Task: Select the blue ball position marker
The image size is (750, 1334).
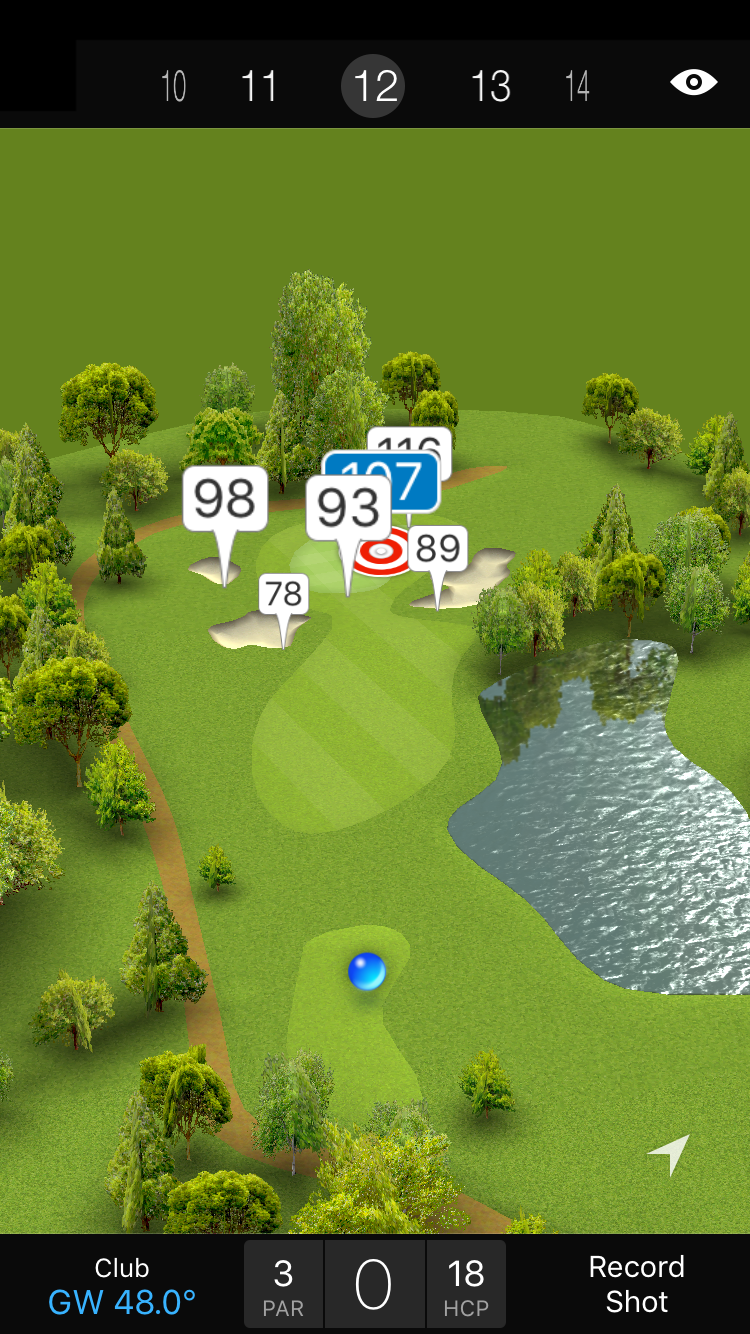Action: coord(367,971)
